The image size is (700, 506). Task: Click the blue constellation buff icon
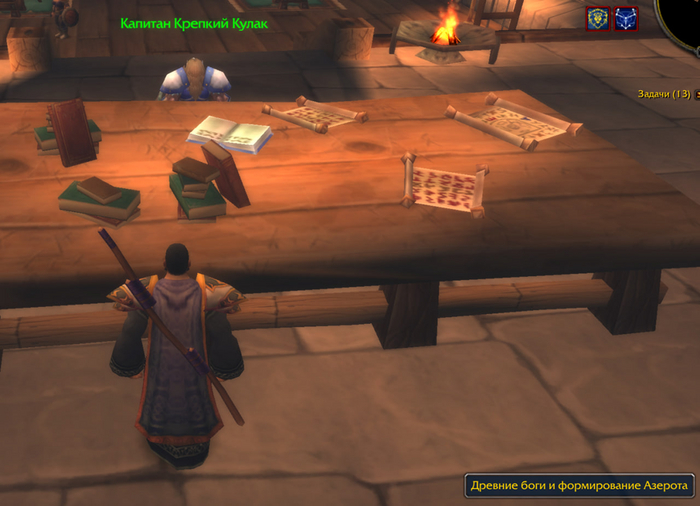pos(626,19)
